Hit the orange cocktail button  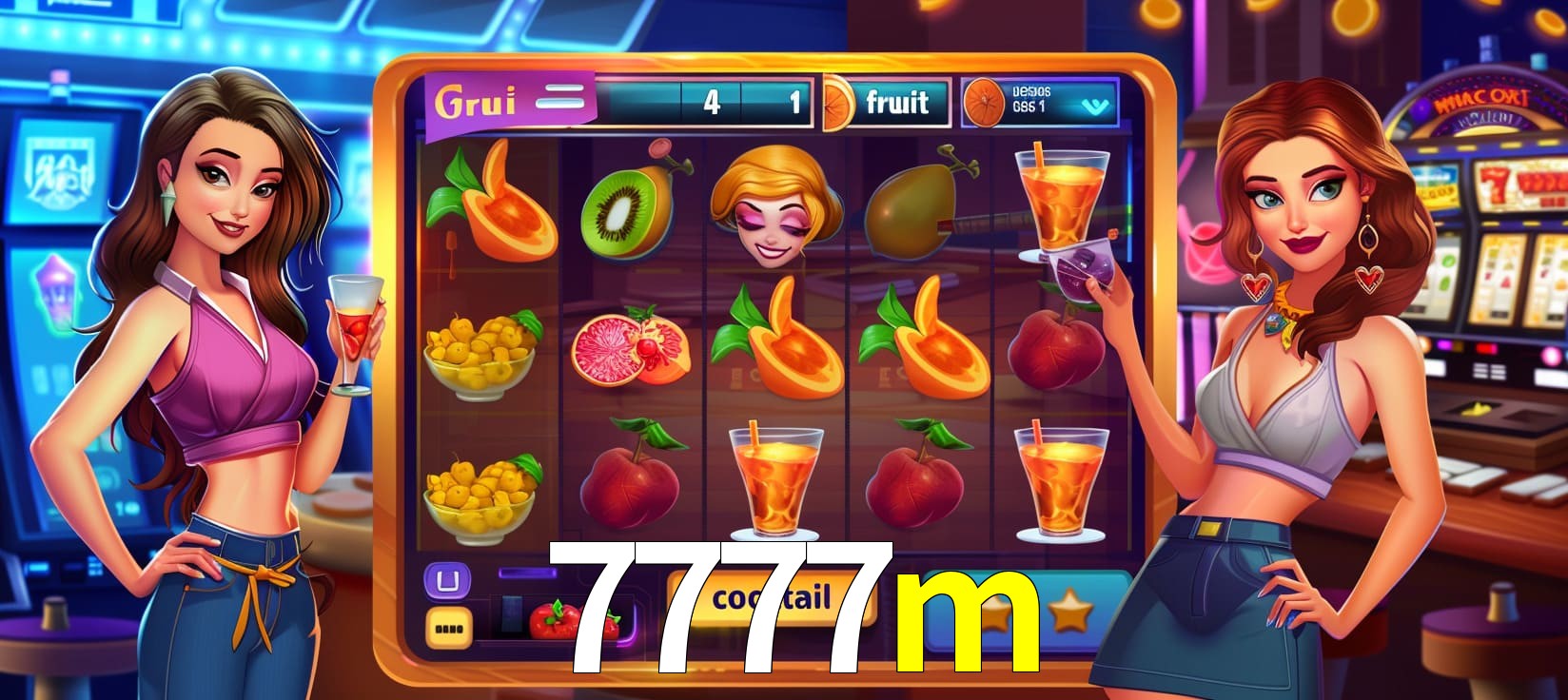(x=771, y=598)
